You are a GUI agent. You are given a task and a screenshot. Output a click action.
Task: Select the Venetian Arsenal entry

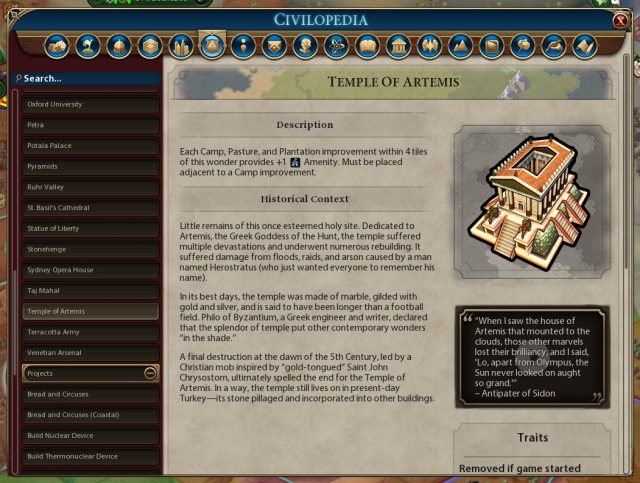point(91,352)
